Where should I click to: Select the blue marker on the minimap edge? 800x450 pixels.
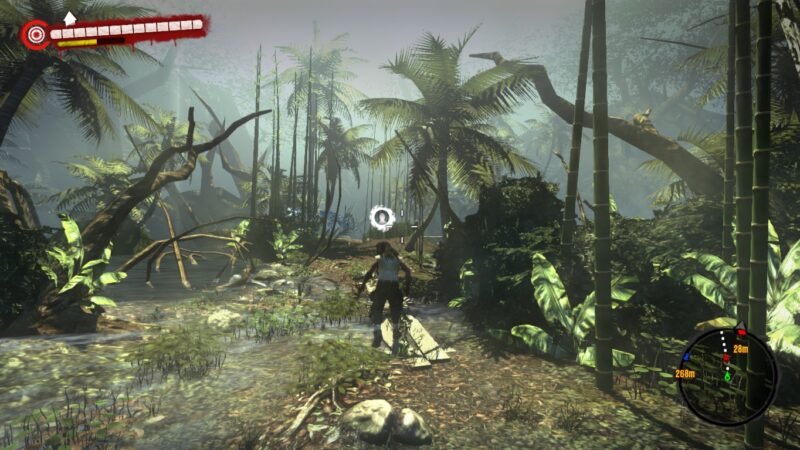pos(686,356)
